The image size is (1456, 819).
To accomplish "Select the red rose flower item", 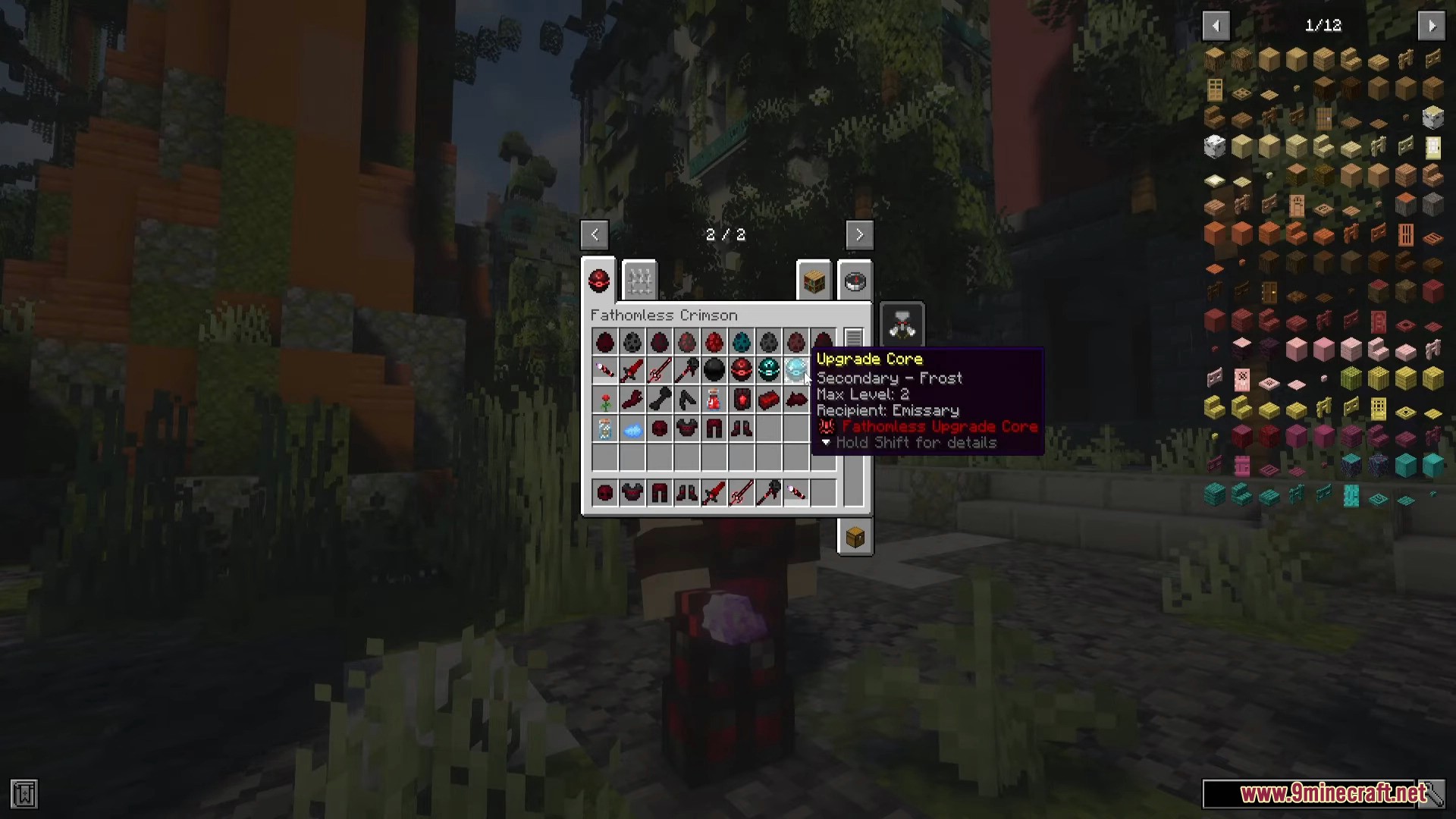I will pos(604,400).
